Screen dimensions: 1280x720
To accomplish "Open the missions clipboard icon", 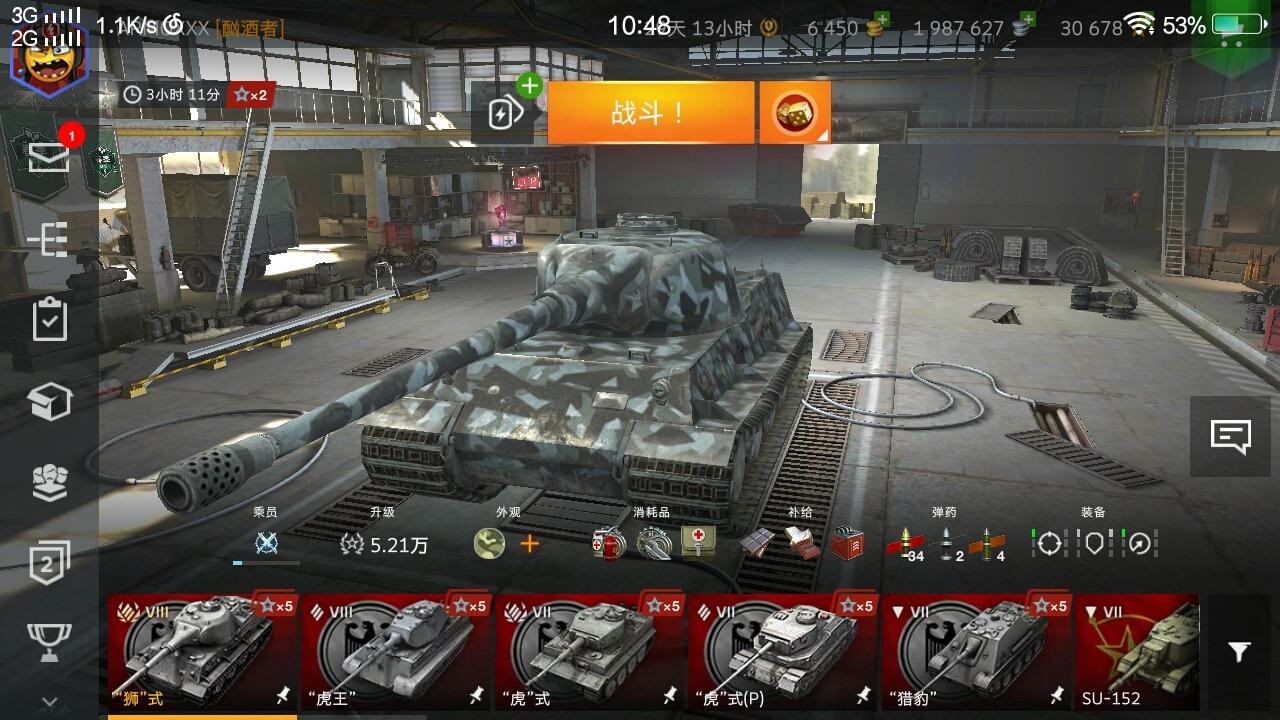I will tap(49, 320).
